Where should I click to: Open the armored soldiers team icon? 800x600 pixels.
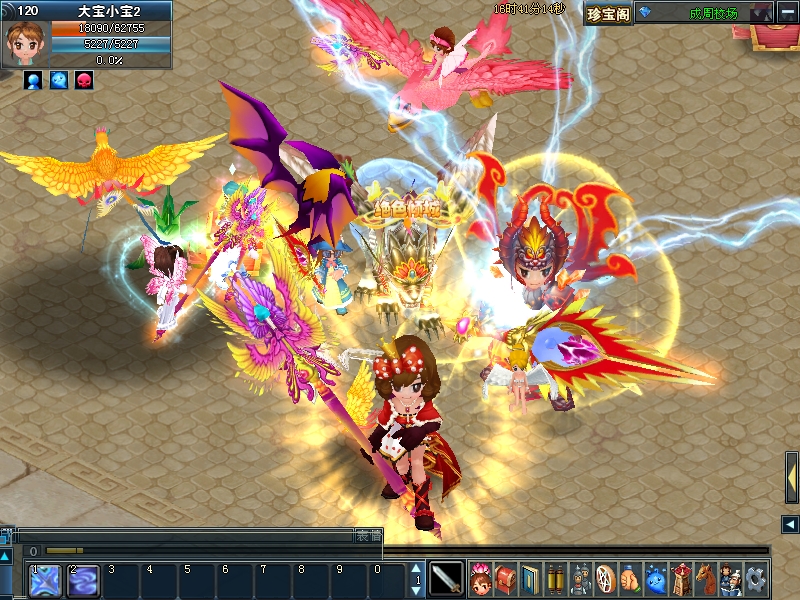point(581,578)
